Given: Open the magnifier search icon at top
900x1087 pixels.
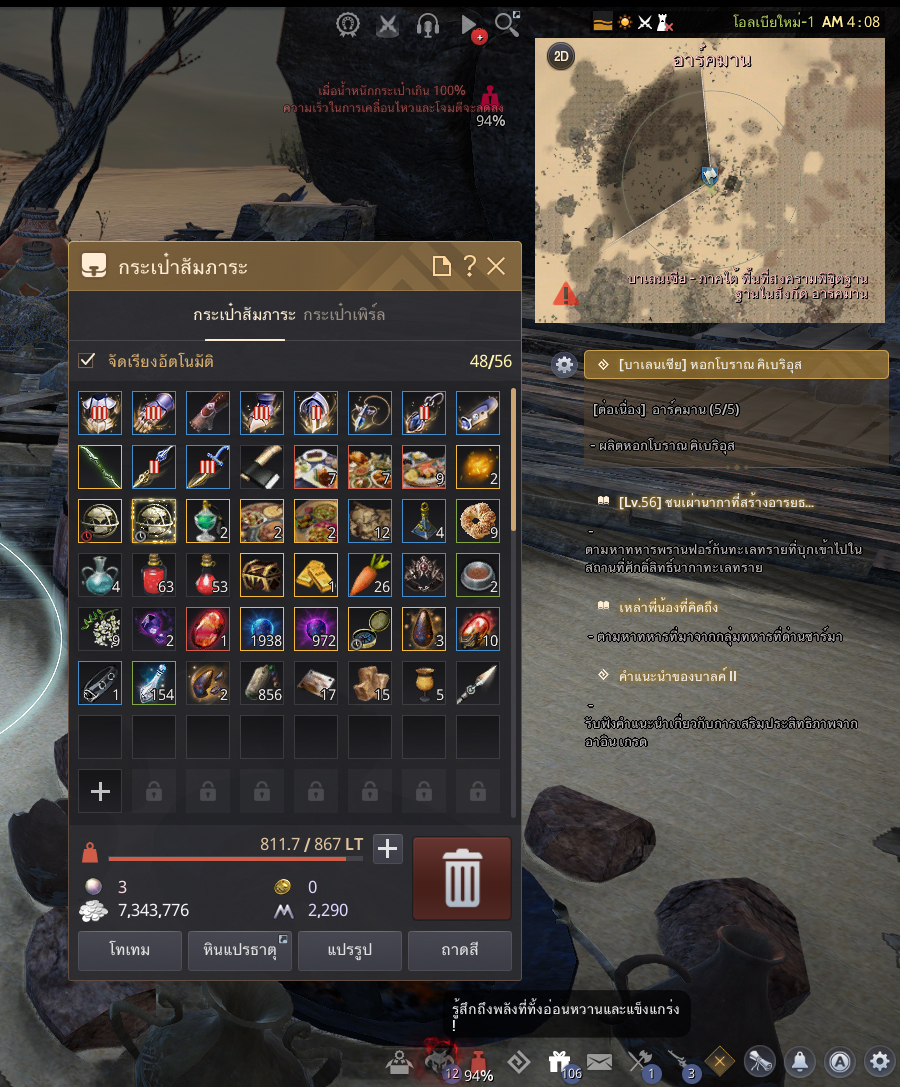Looking at the screenshot, I should tap(507, 24).
